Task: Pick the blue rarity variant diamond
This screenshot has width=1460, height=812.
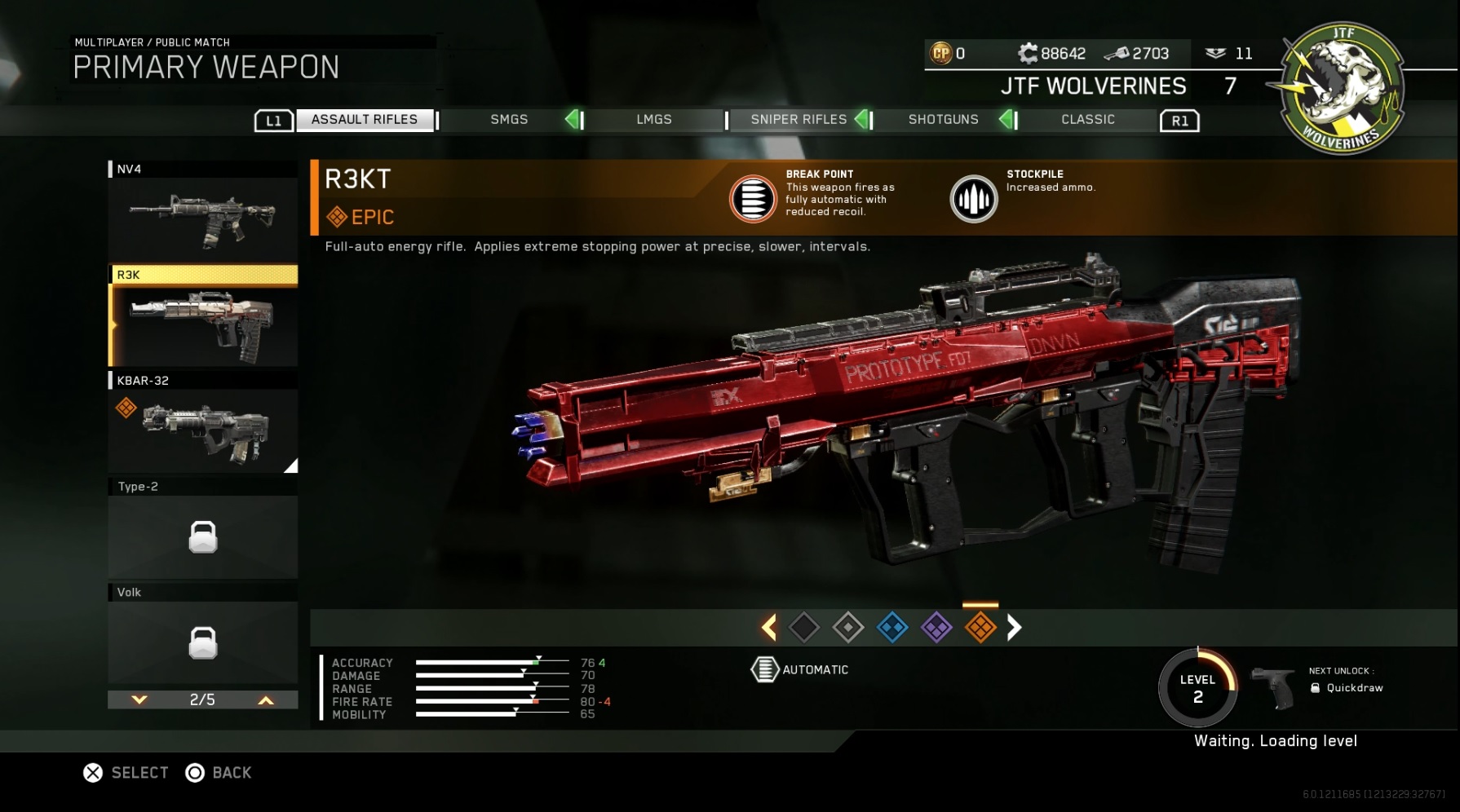Action: (892, 627)
